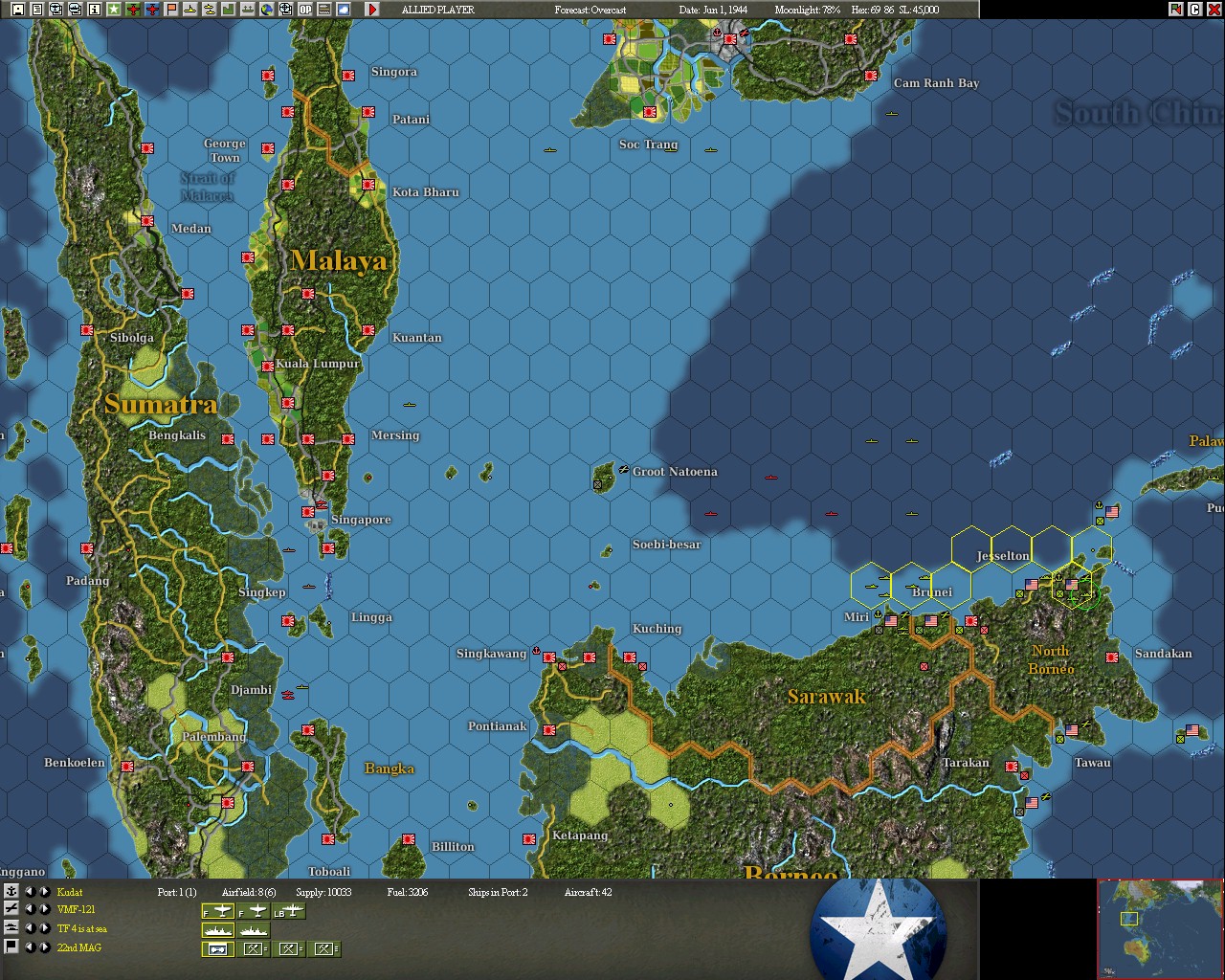Click the yellow task force ship toolbar icon
The height and width of the screenshot is (980, 1225).
[x=210, y=9]
